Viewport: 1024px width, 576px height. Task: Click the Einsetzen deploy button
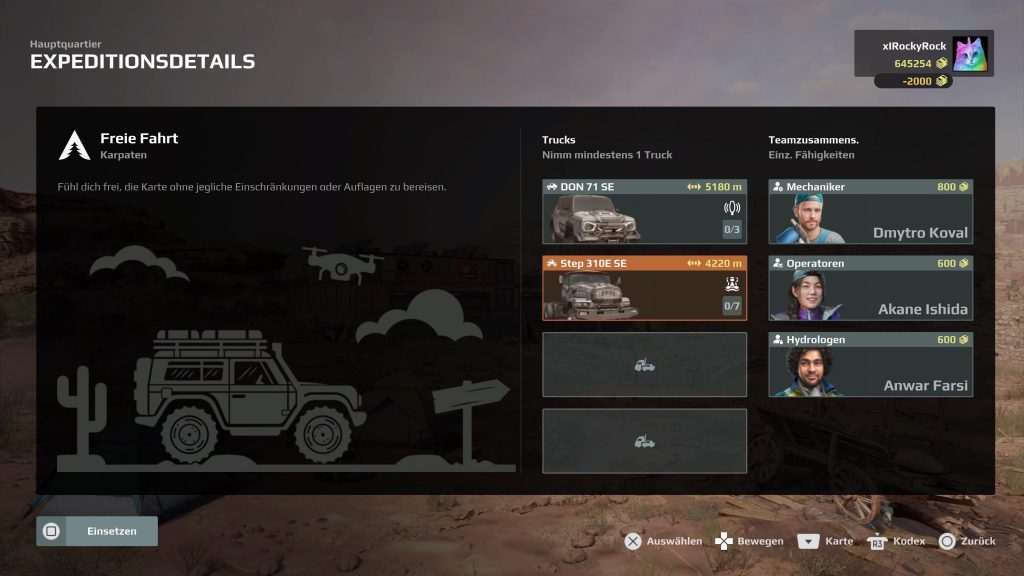(x=97, y=531)
